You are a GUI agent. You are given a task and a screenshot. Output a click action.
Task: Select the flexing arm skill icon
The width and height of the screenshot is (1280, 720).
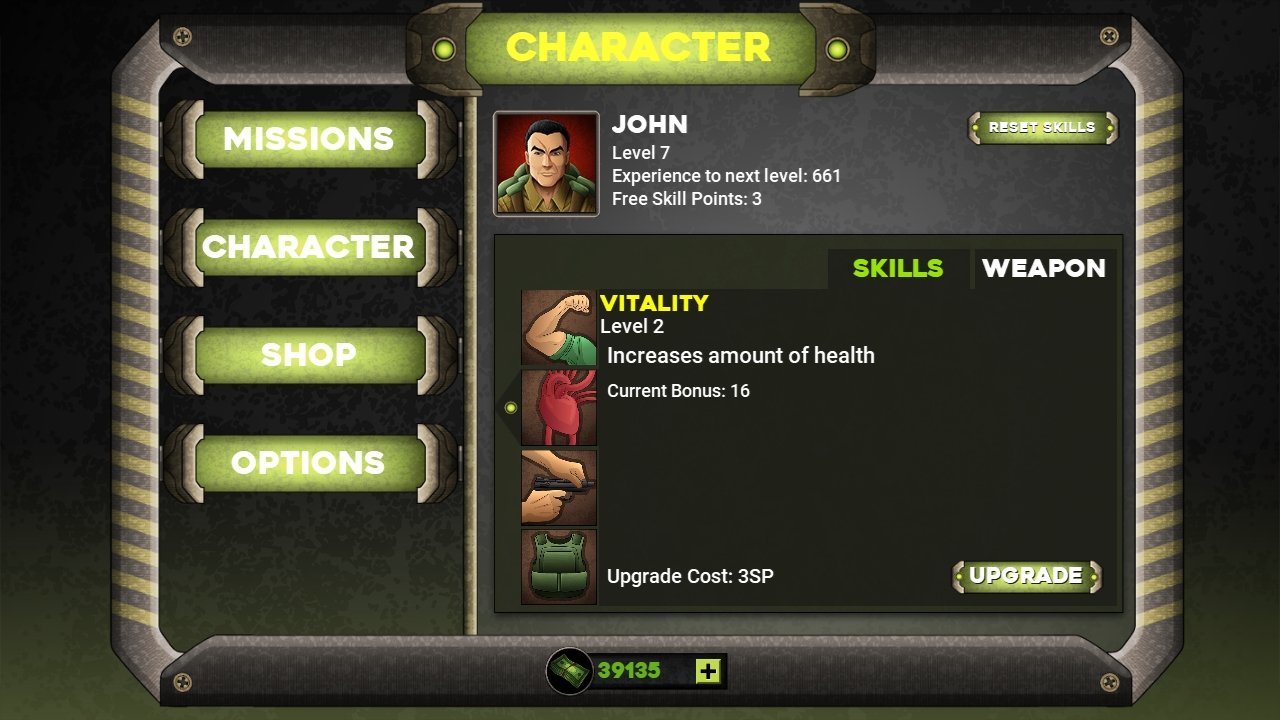[x=559, y=328]
